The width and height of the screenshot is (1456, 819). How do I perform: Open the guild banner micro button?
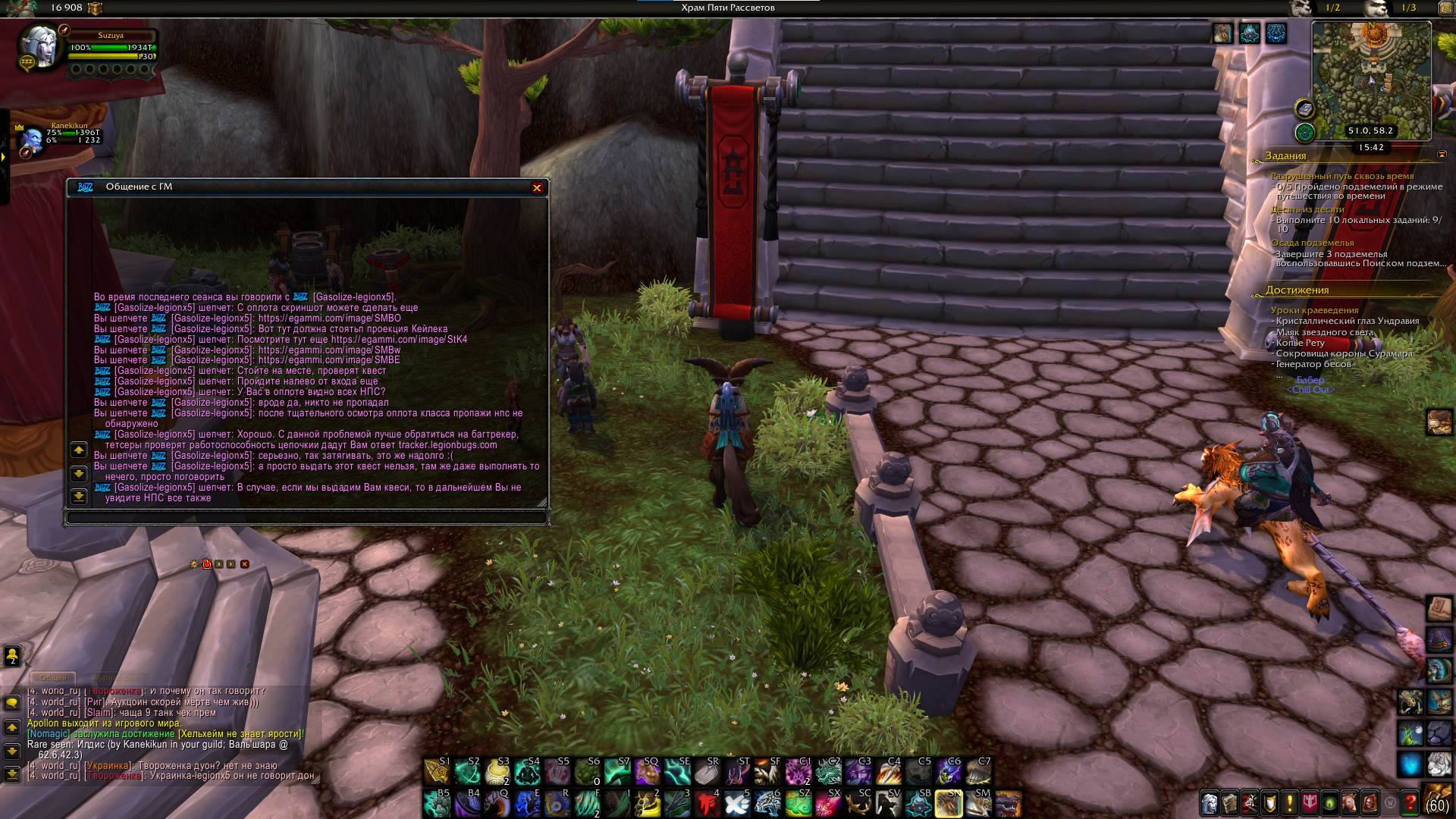[1310, 802]
